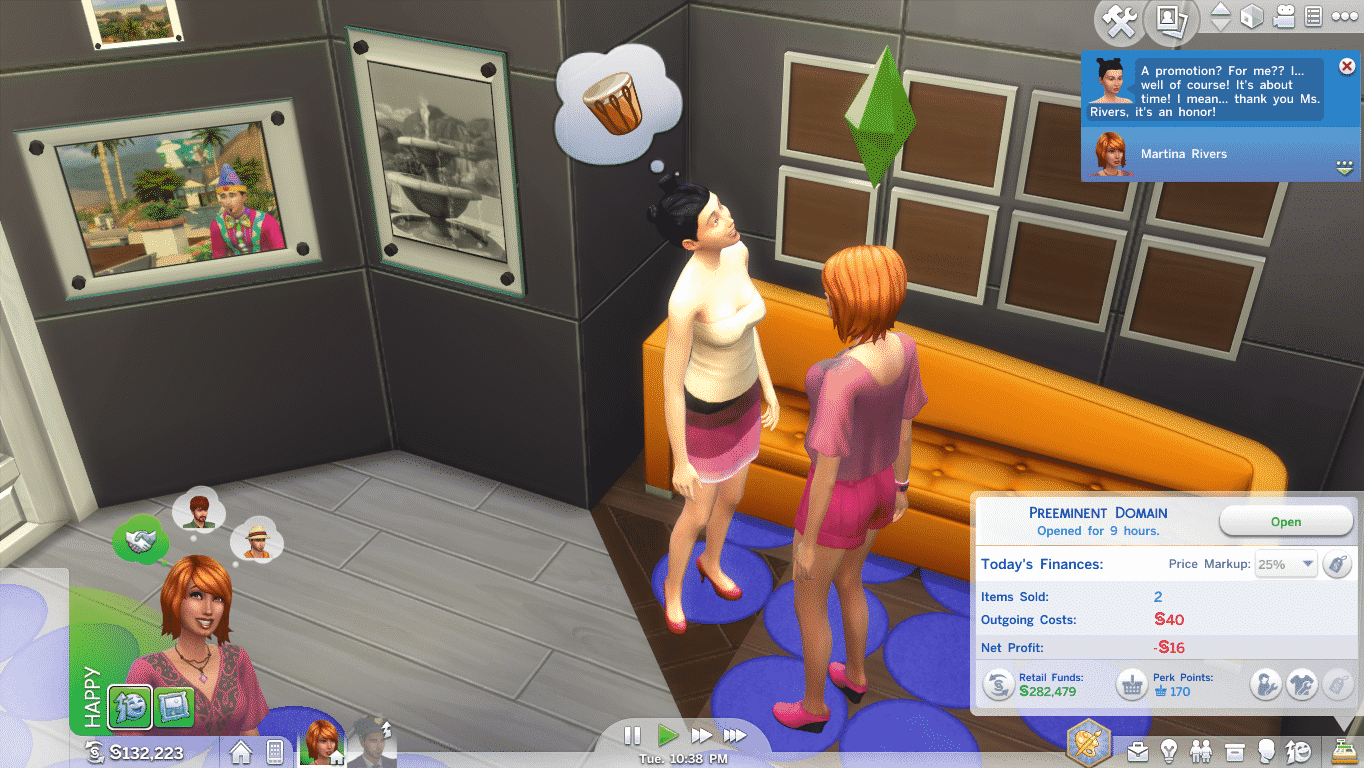Expand the notification wall with the green arrow
Viewport: 1364px width, 768px height.
click(x=1345, y=166)
